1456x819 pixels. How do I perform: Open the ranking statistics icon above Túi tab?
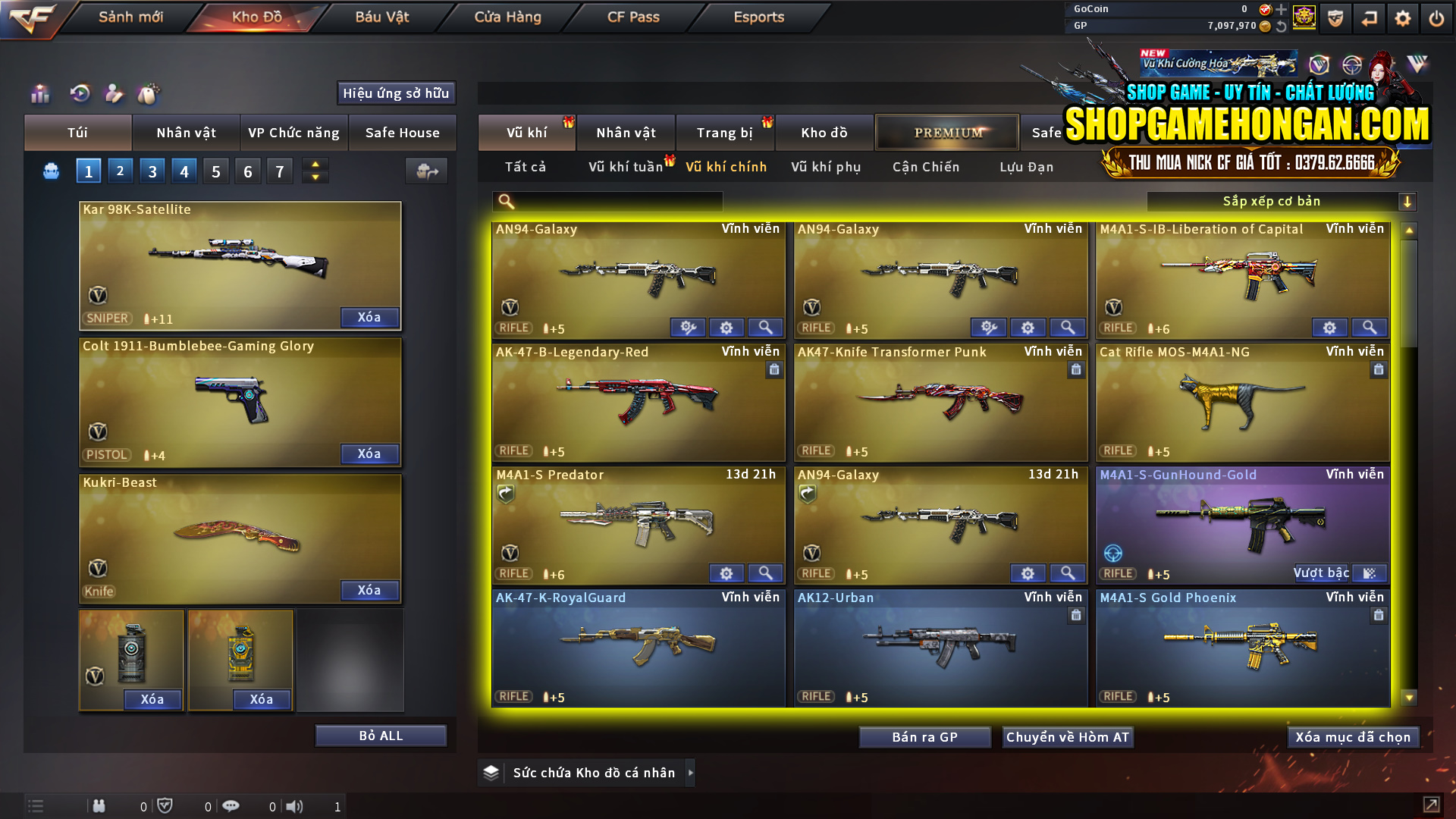(x=39, y=94)
